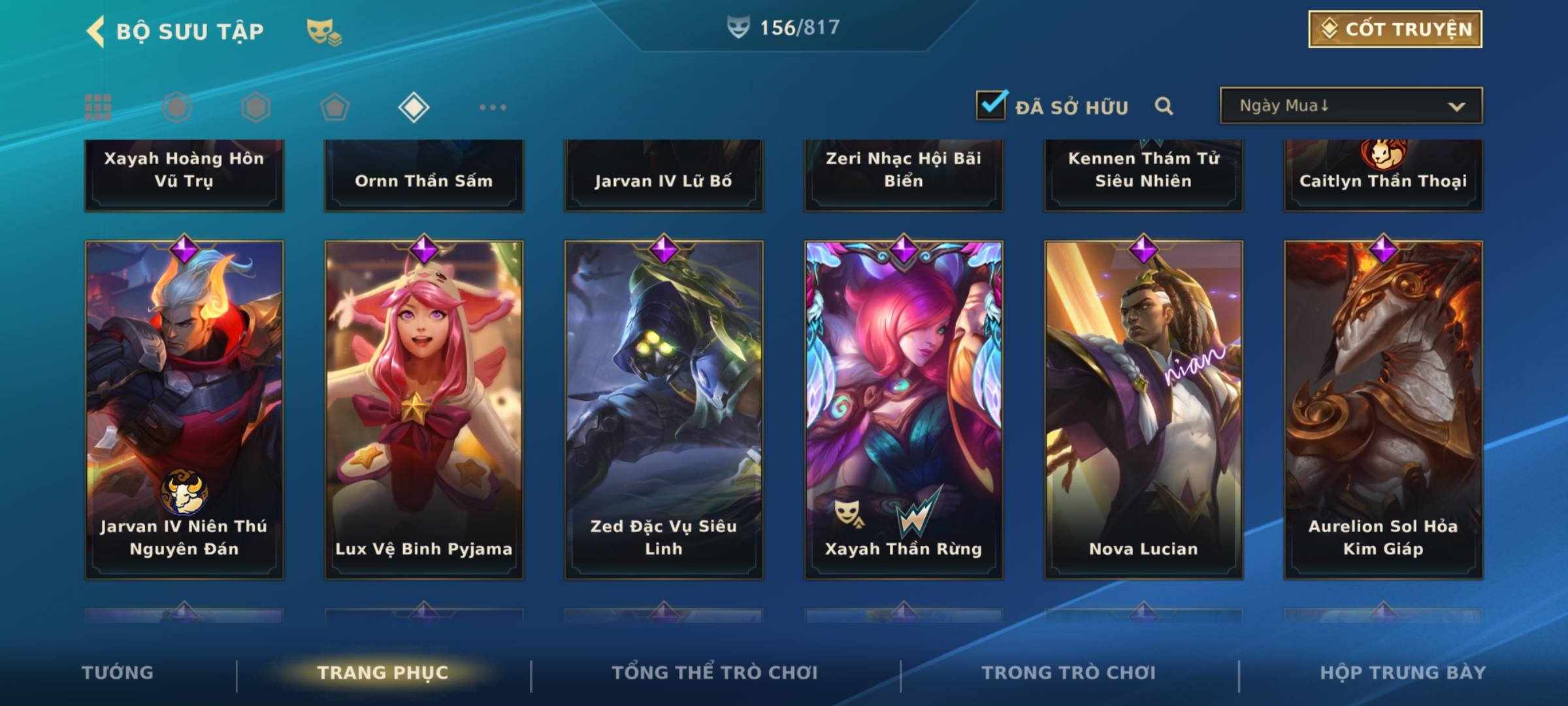
Task: Select the diamond rarity filter
Action: [x=414, y=107]
